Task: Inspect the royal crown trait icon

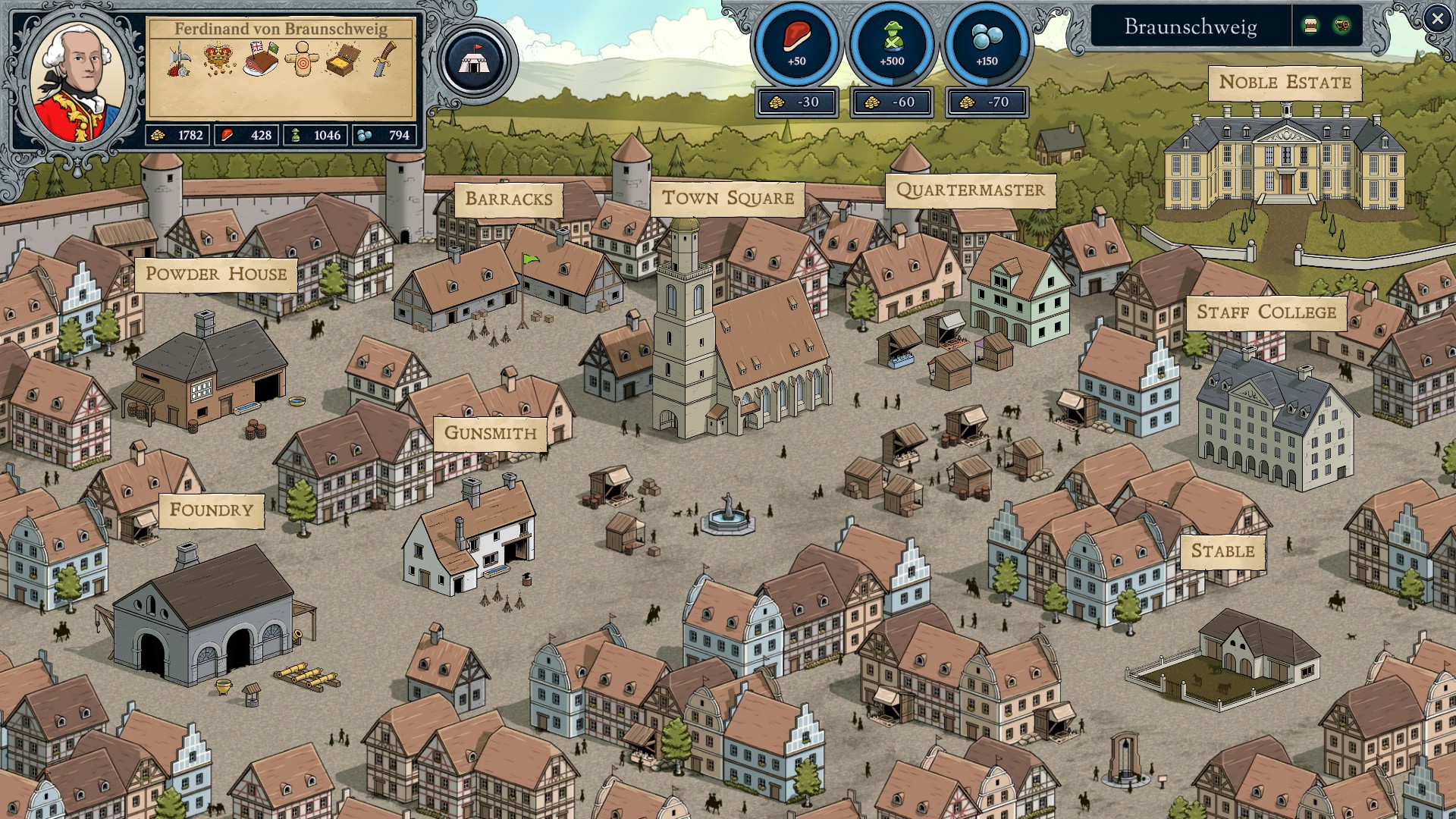Action: pyautogui.click(x=219, y=58)
